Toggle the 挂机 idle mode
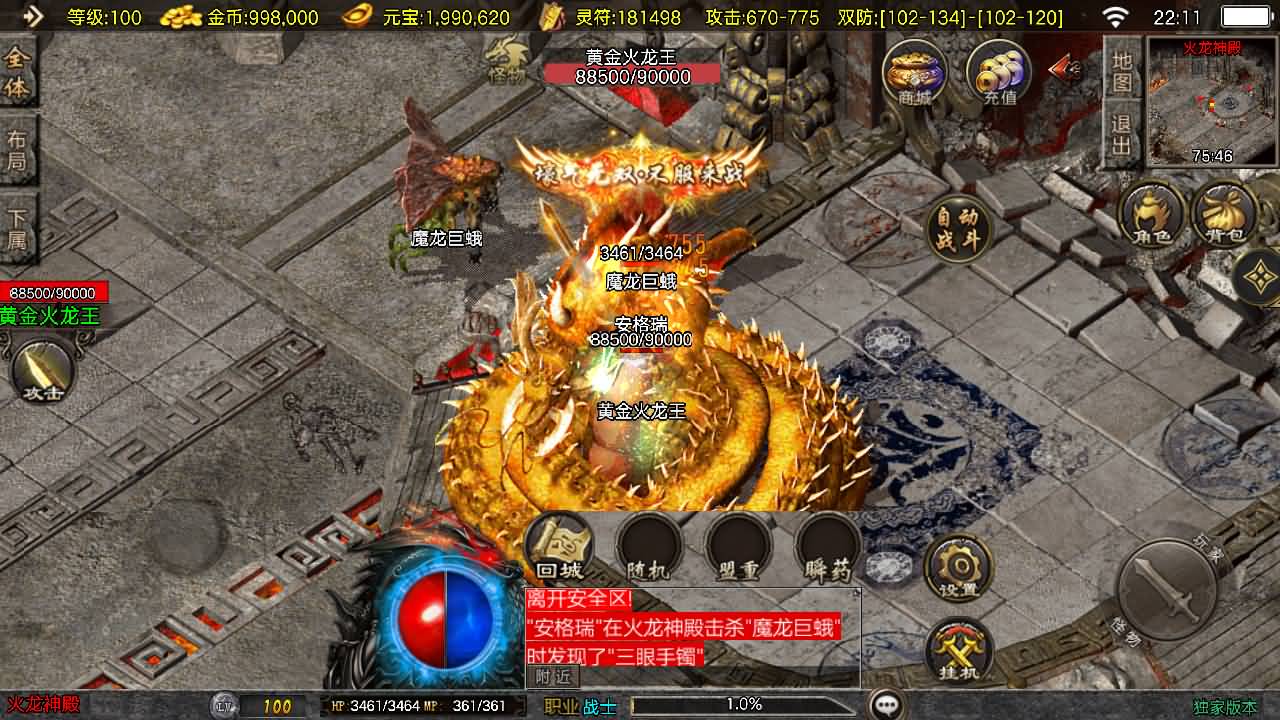The image size is (1280, 720). pos(958,652)
